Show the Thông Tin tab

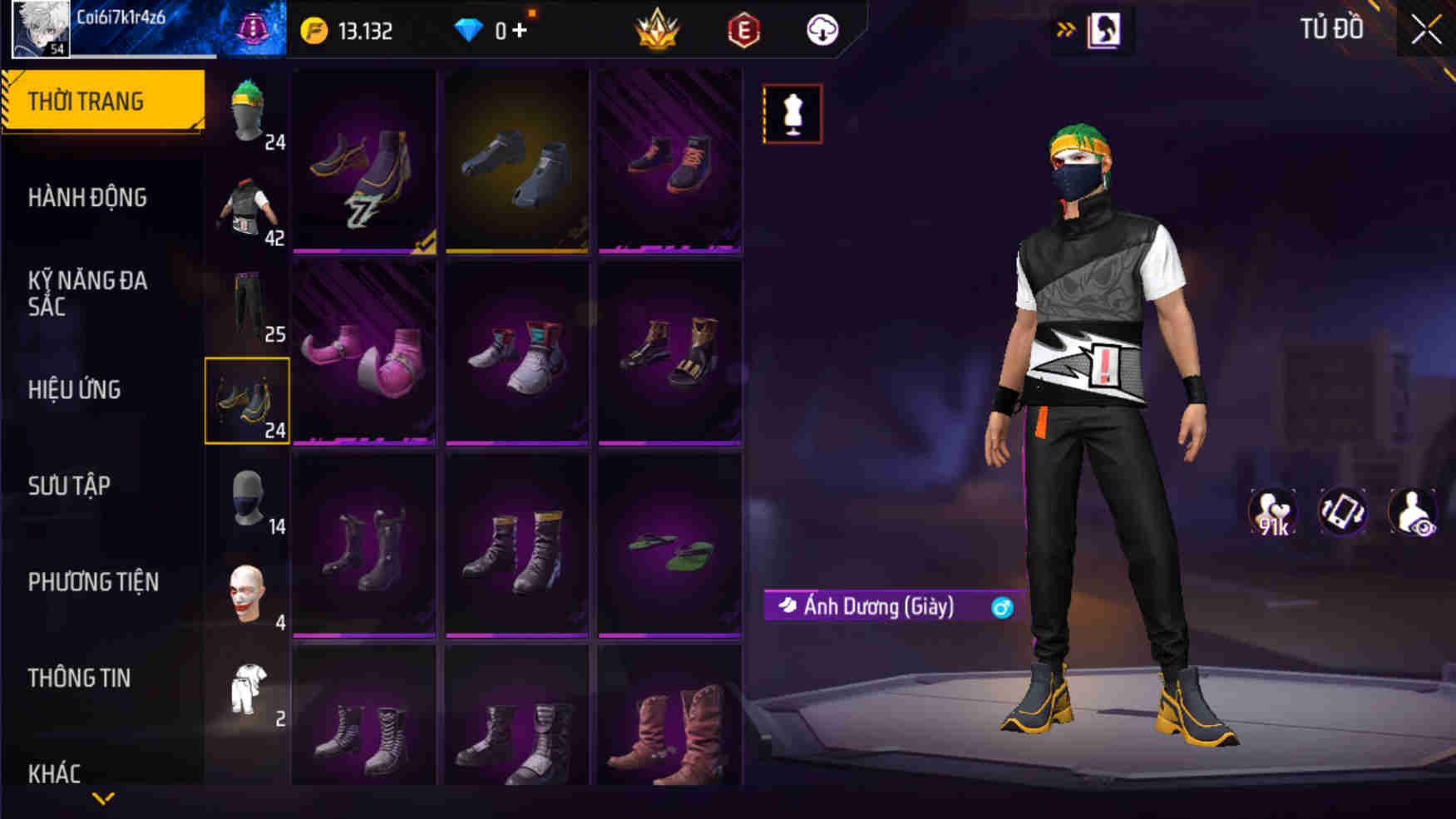[x=79, y=678]
